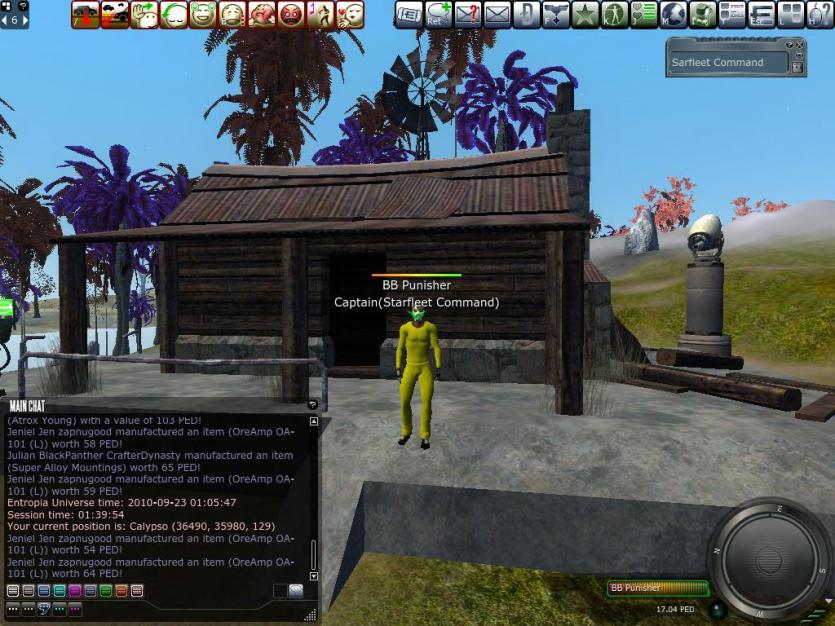Click the green star toolbar icon
Viewport: 835px width, 626px height.
[585, 14]
